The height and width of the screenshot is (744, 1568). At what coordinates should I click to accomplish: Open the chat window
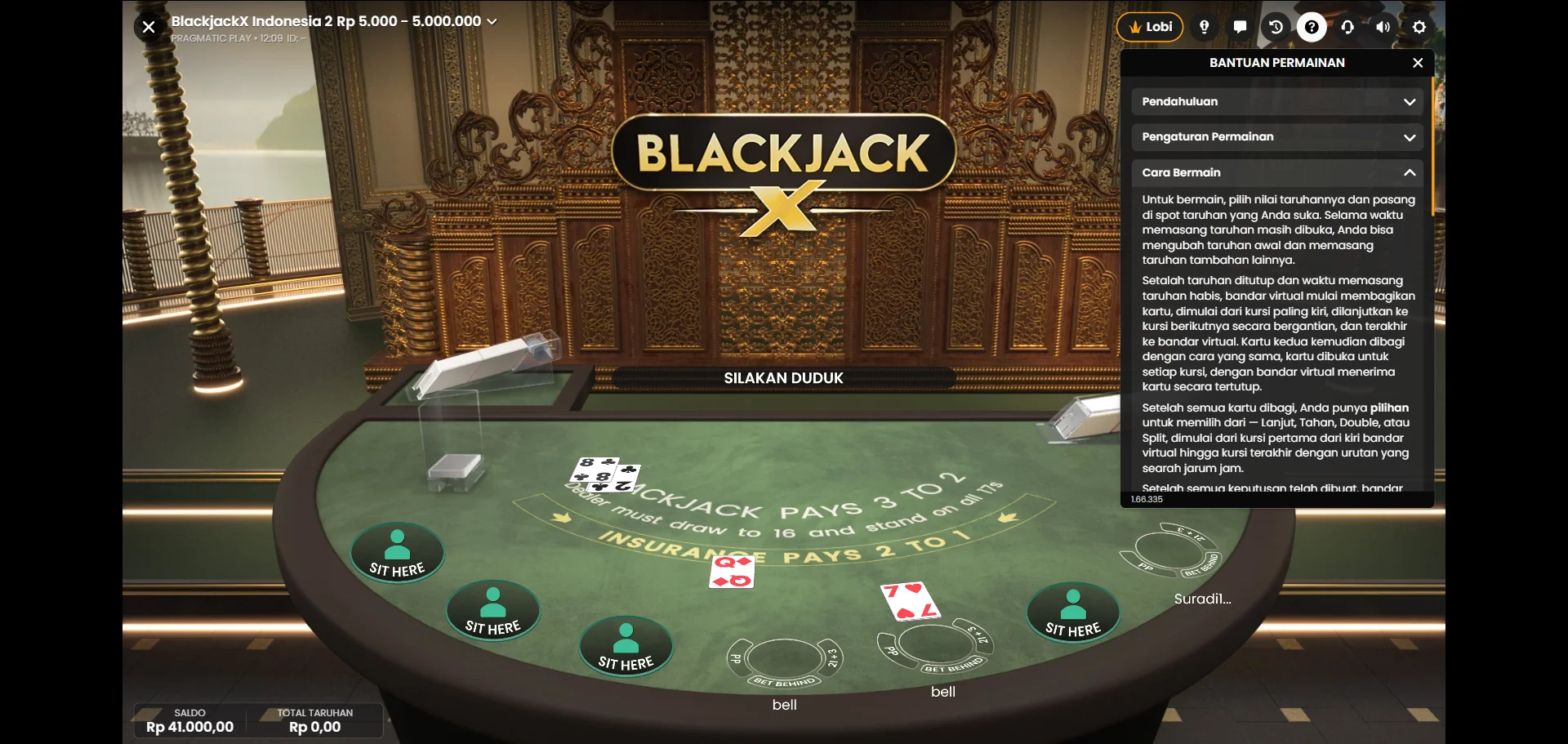tap(1240, 26)
